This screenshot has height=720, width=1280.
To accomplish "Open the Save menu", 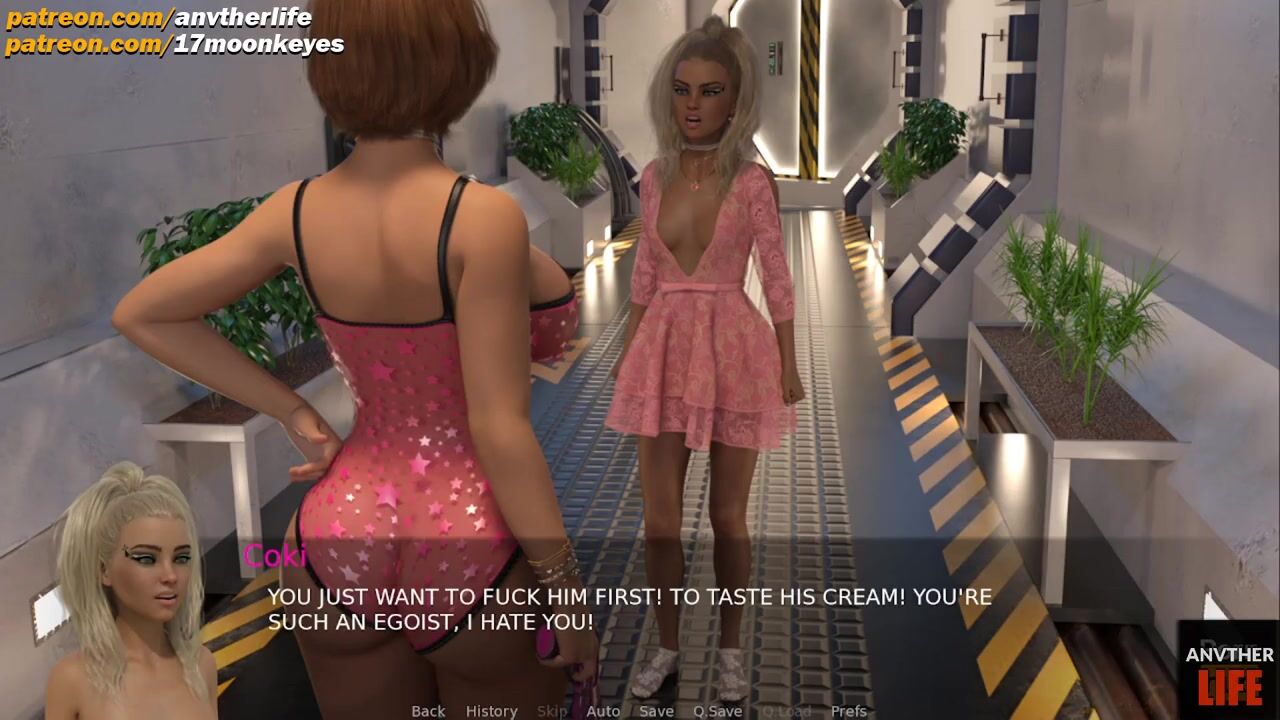I will (x=656, y=711).
